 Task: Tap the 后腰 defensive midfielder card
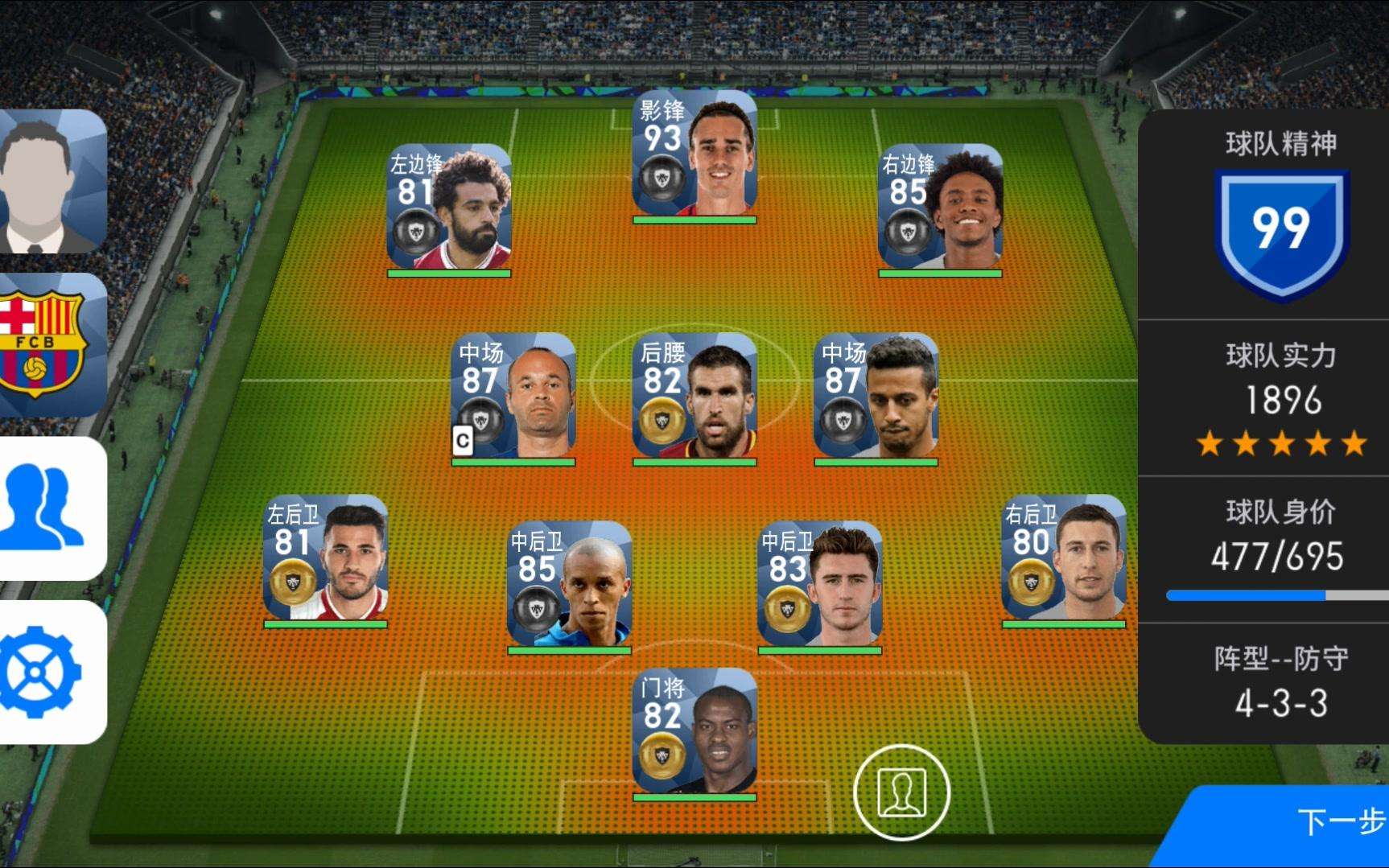point(694,397)
